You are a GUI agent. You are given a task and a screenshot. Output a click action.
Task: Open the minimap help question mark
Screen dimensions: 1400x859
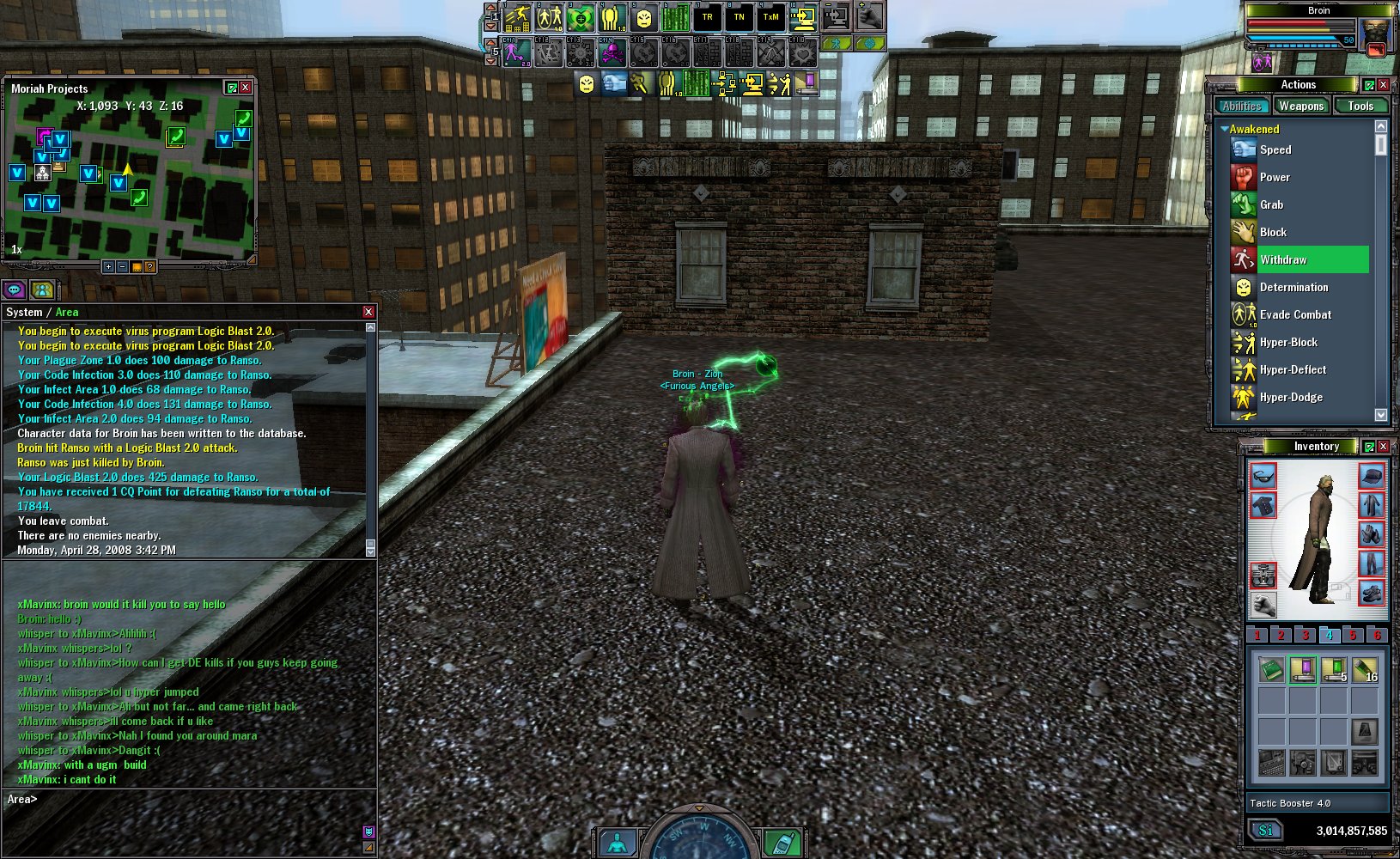tap(149, 267)
